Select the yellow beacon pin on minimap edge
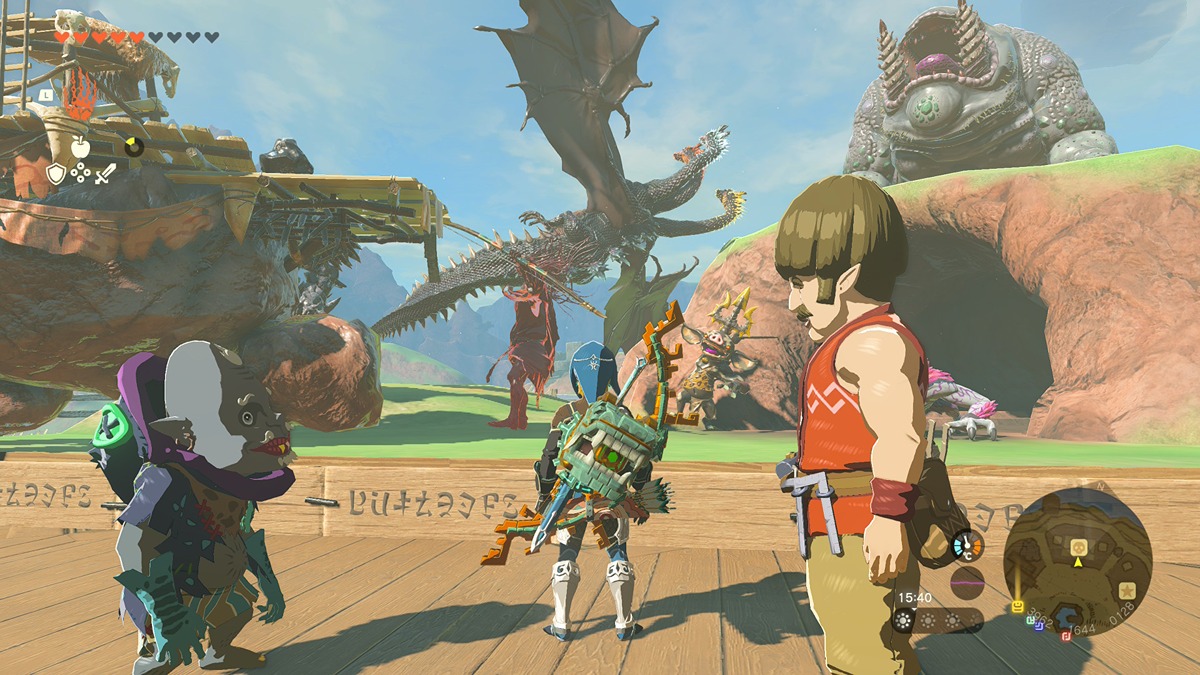This screenshot has height=675, width=1200. point(1017,606)
